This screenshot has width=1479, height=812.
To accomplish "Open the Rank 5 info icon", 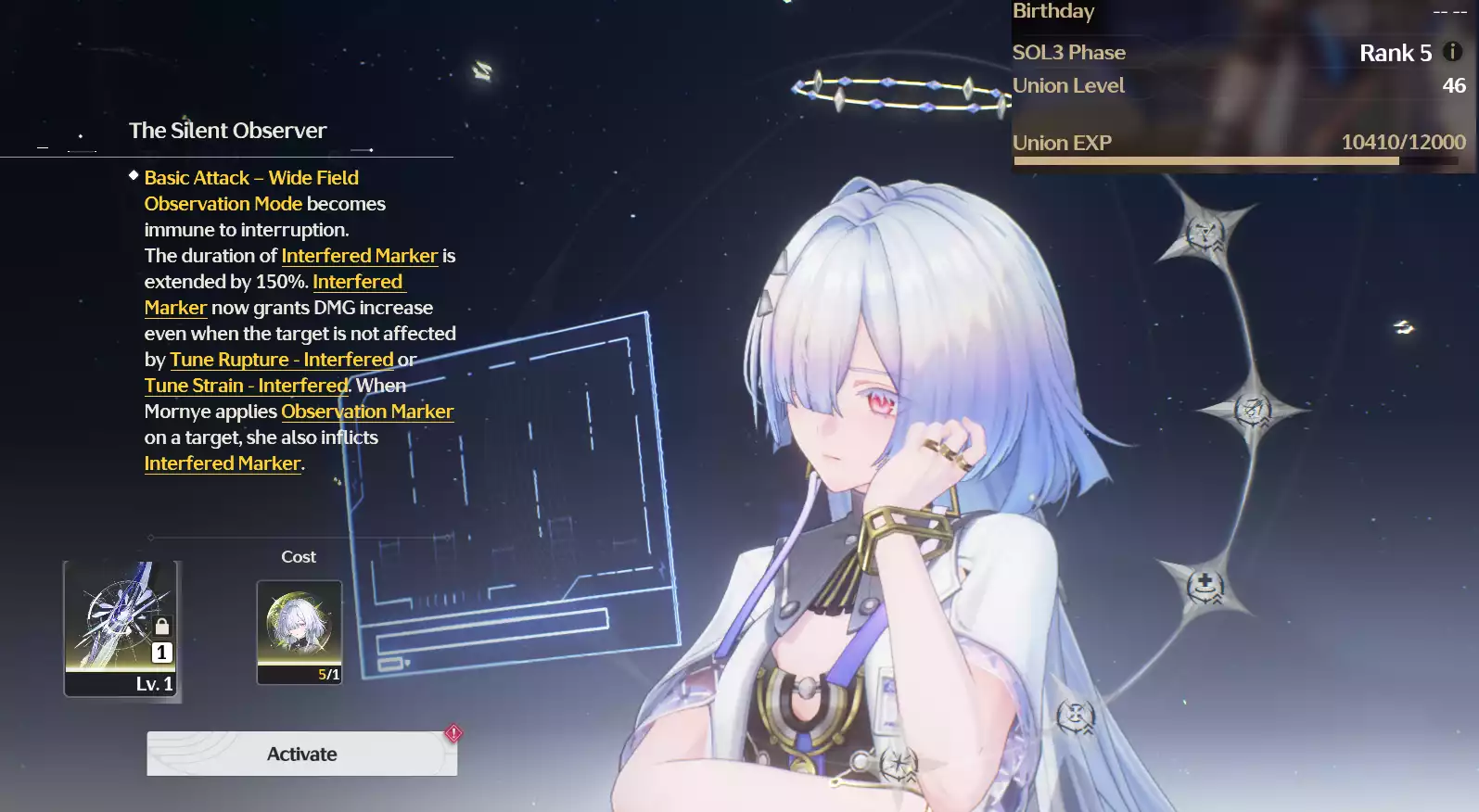I will point(1453,52).
